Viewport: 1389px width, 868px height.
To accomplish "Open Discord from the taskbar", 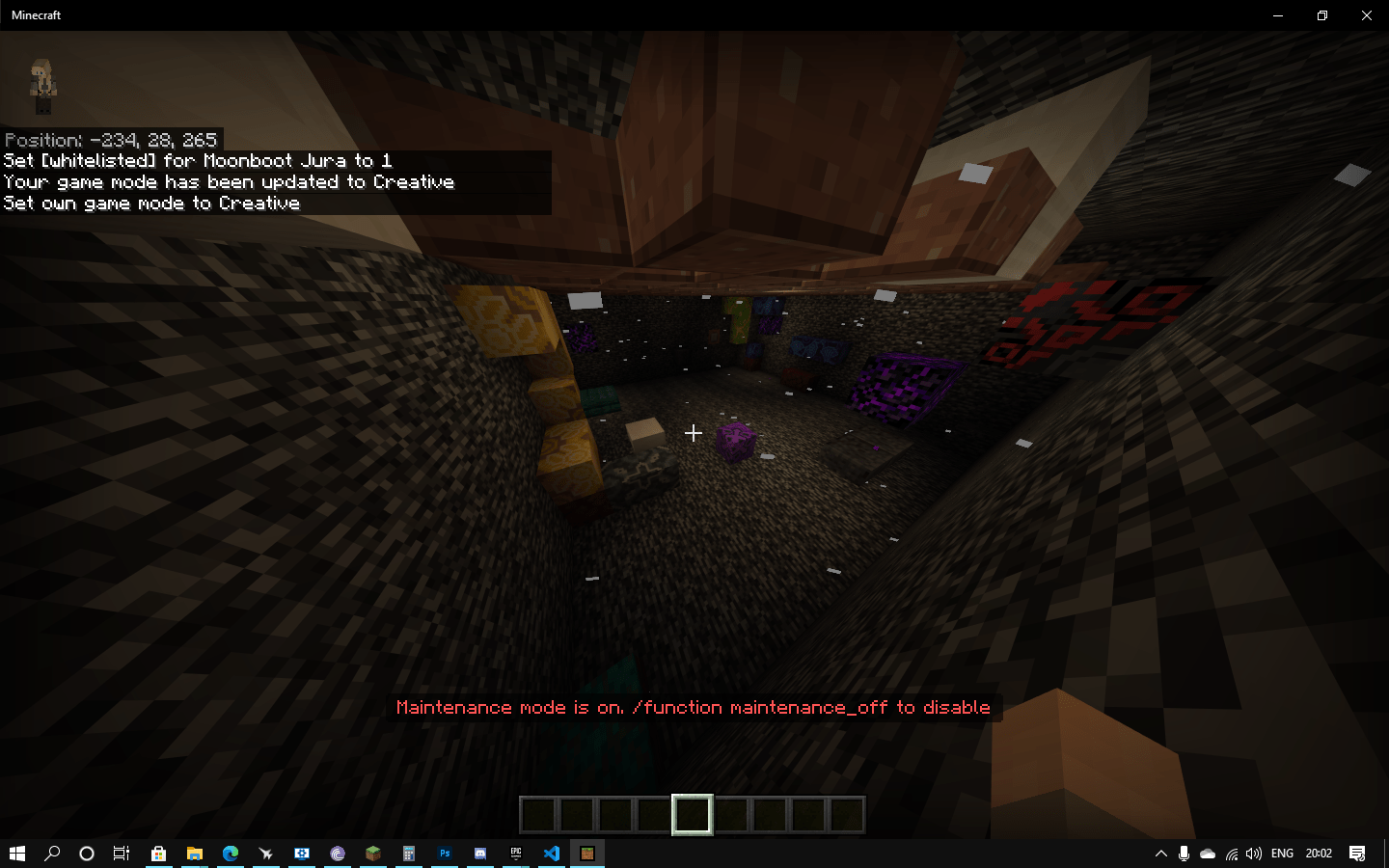I will pyautogui.click(x=479, y=854).
